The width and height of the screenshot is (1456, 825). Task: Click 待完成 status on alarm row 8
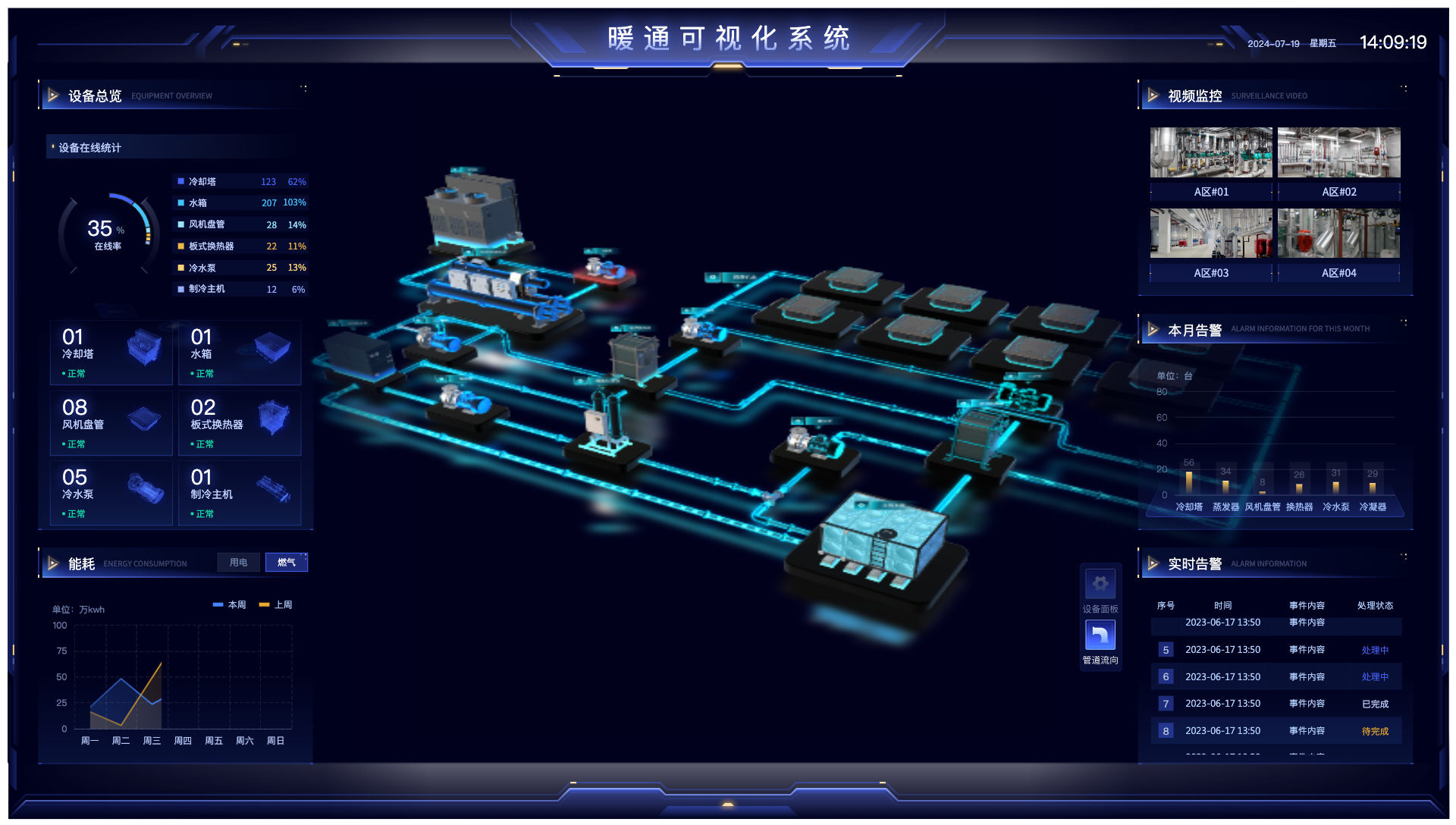(1375, 731)
